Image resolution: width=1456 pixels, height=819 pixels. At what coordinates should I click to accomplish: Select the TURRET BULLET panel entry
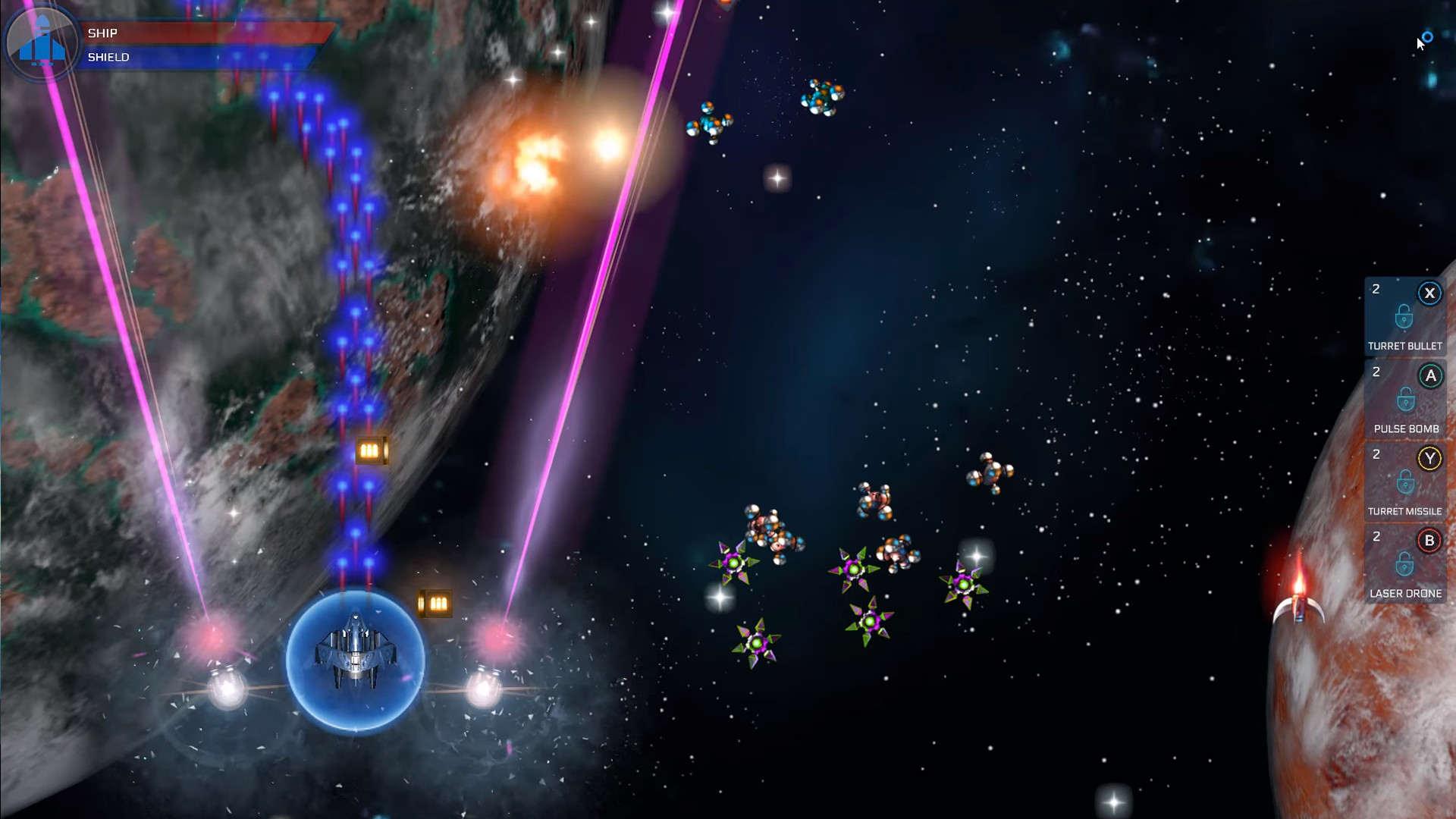coord(1405,345)
